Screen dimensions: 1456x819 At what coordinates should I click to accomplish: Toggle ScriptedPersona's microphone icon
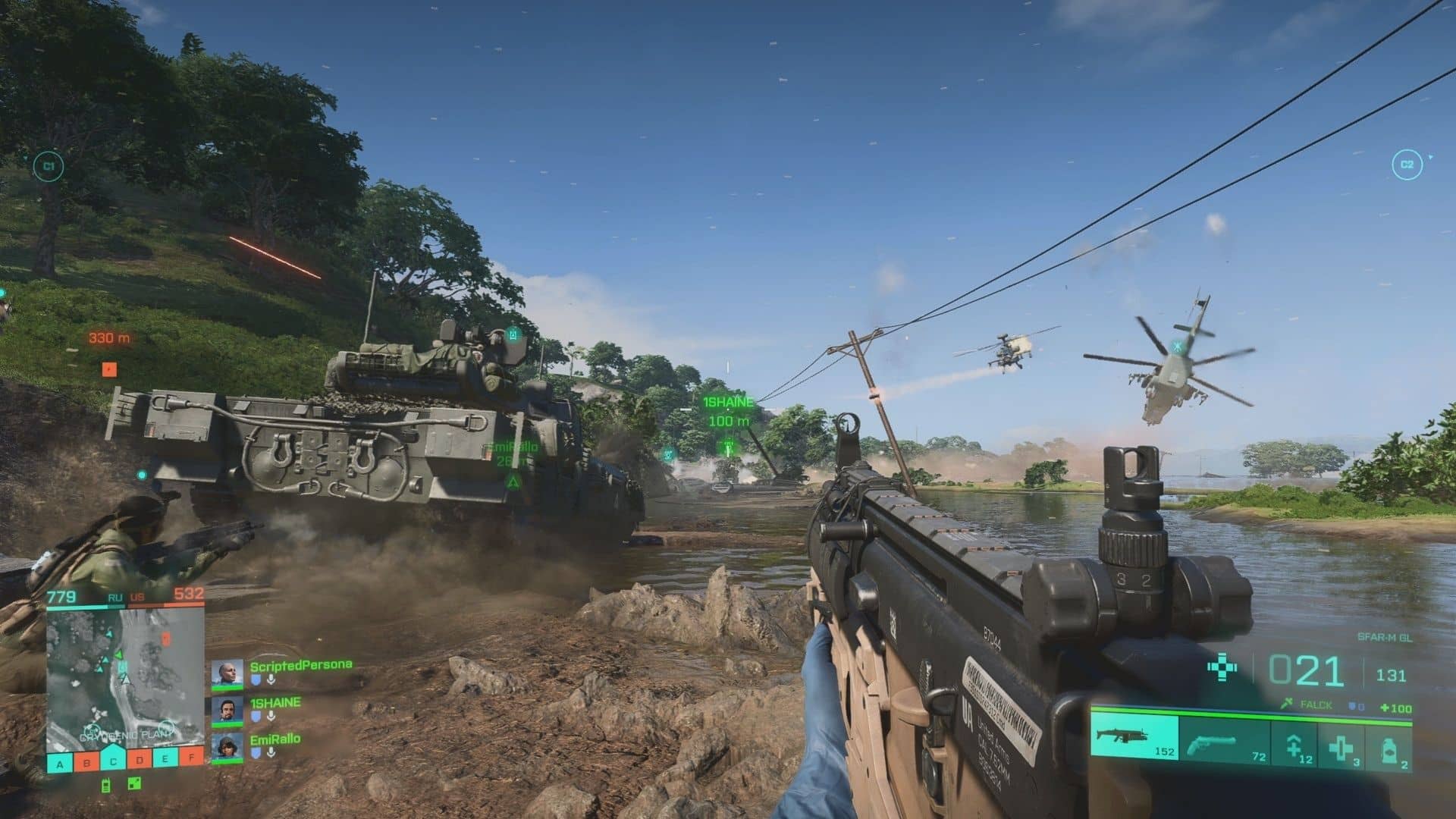click(x=270, y=680)
